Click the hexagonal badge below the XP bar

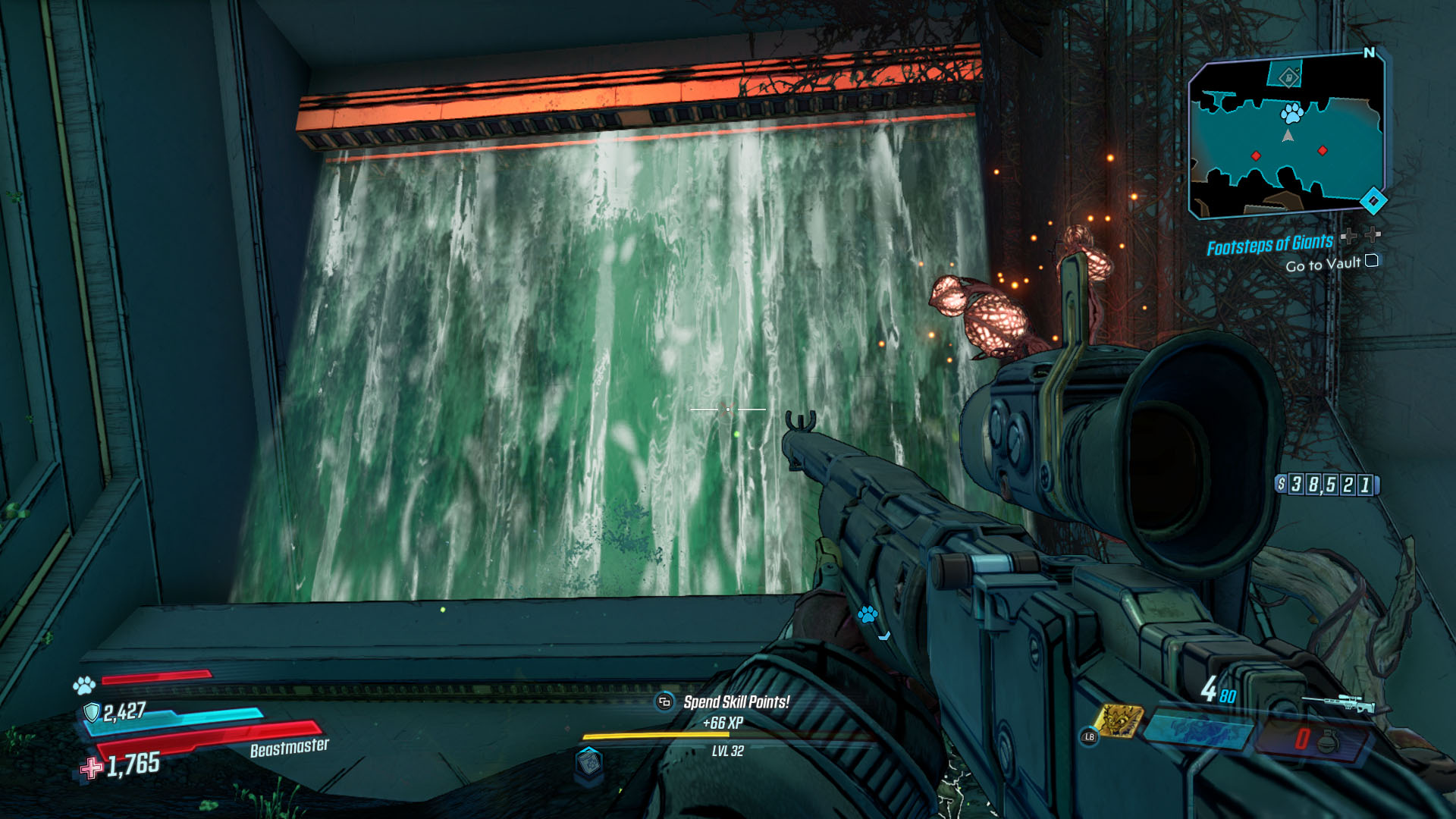tap(589, 761)
